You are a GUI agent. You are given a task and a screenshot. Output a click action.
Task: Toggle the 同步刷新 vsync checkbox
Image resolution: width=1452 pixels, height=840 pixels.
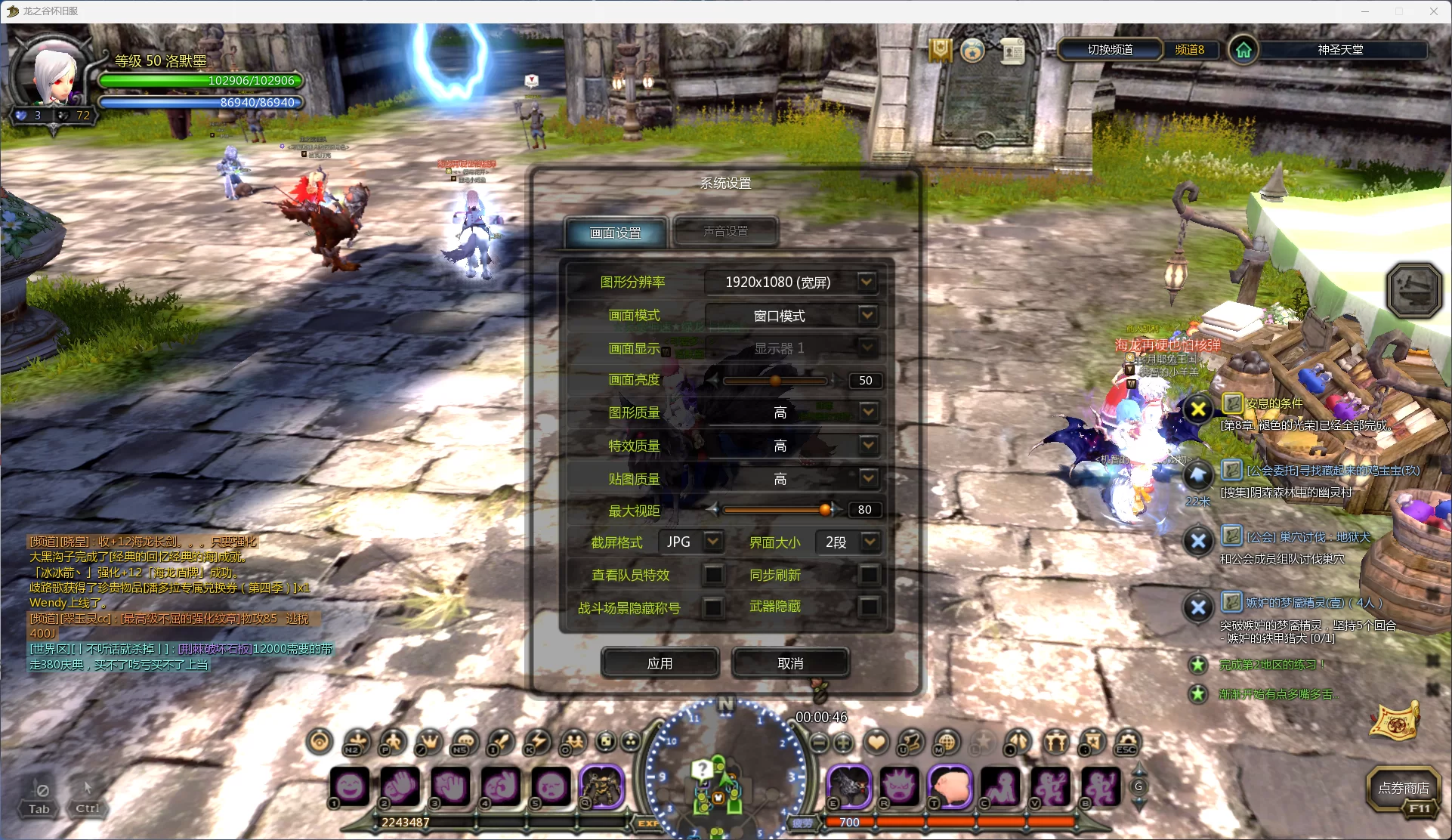pos(870,575)
